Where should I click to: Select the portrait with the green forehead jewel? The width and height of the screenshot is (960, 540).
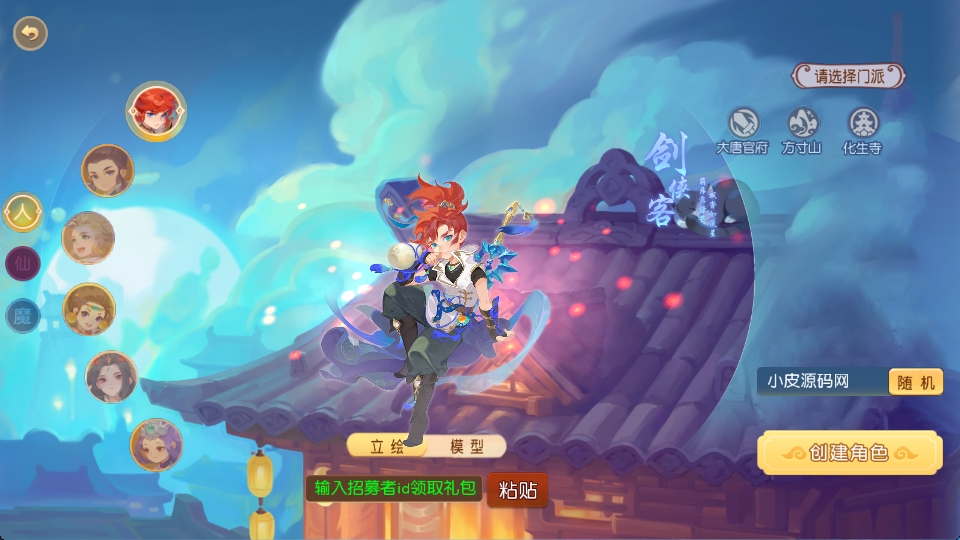(89, 309)
